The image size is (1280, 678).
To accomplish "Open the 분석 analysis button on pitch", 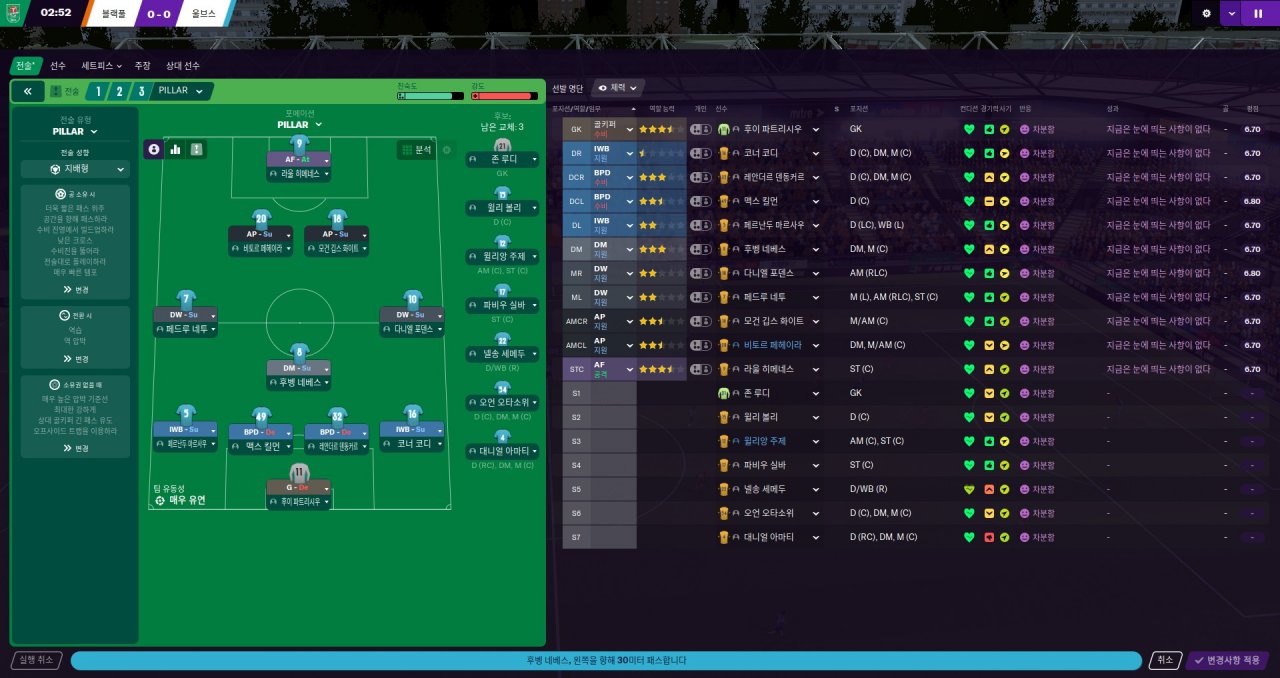I will 418,149.
